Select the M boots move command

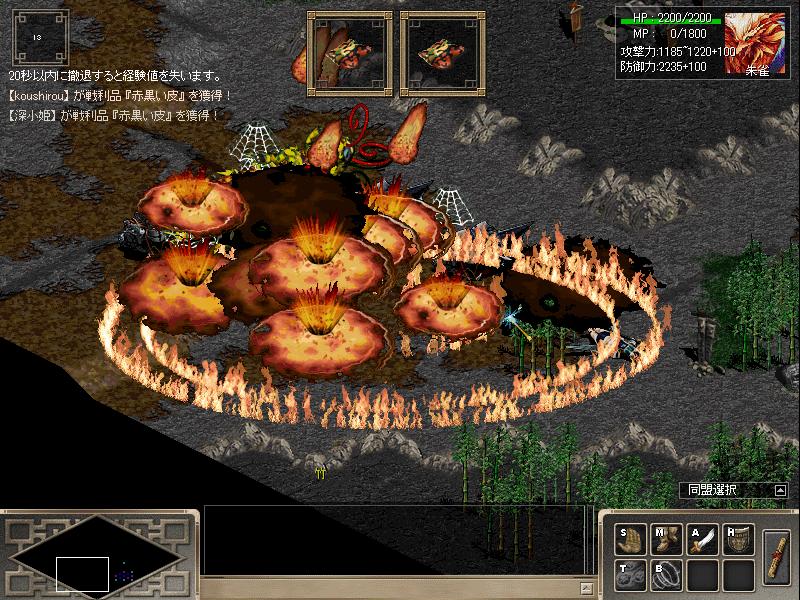tap(665, 539)
